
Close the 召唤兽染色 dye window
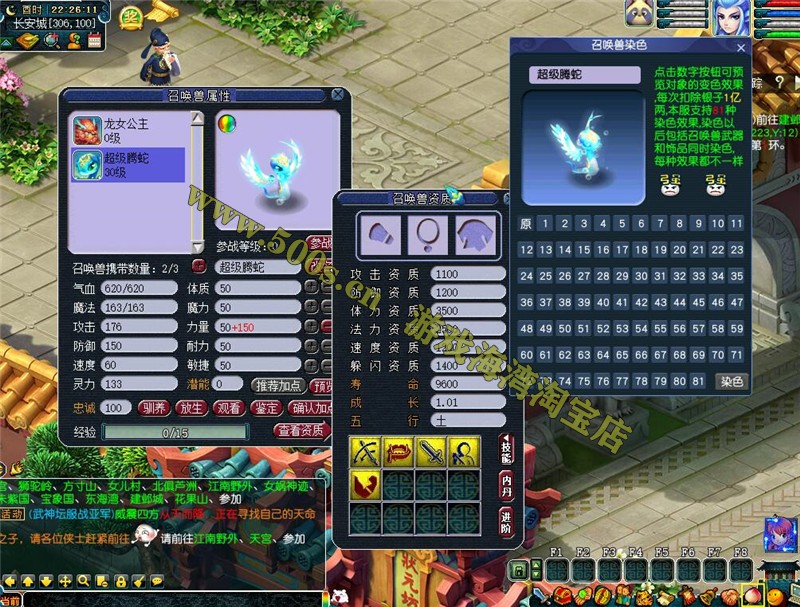tap(741, 47)
